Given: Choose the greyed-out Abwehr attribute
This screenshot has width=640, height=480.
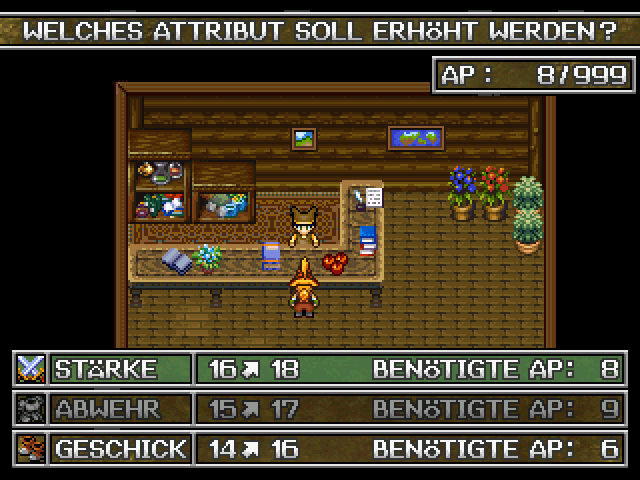Looking at the screenshot, I should (120, 408).
